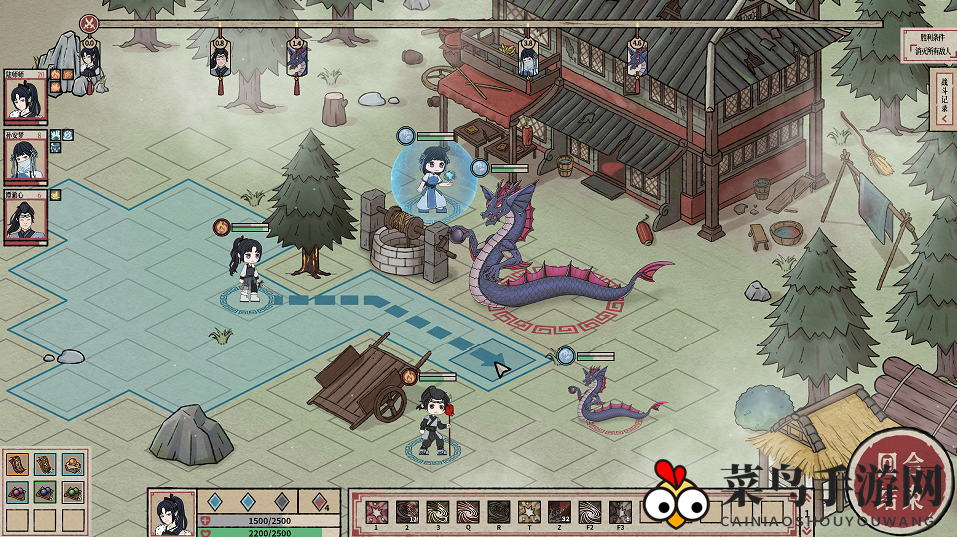Activate the skill bound to key 1
Image resolution: width=957 pixels, height=537 pixels.
[377, 512]
